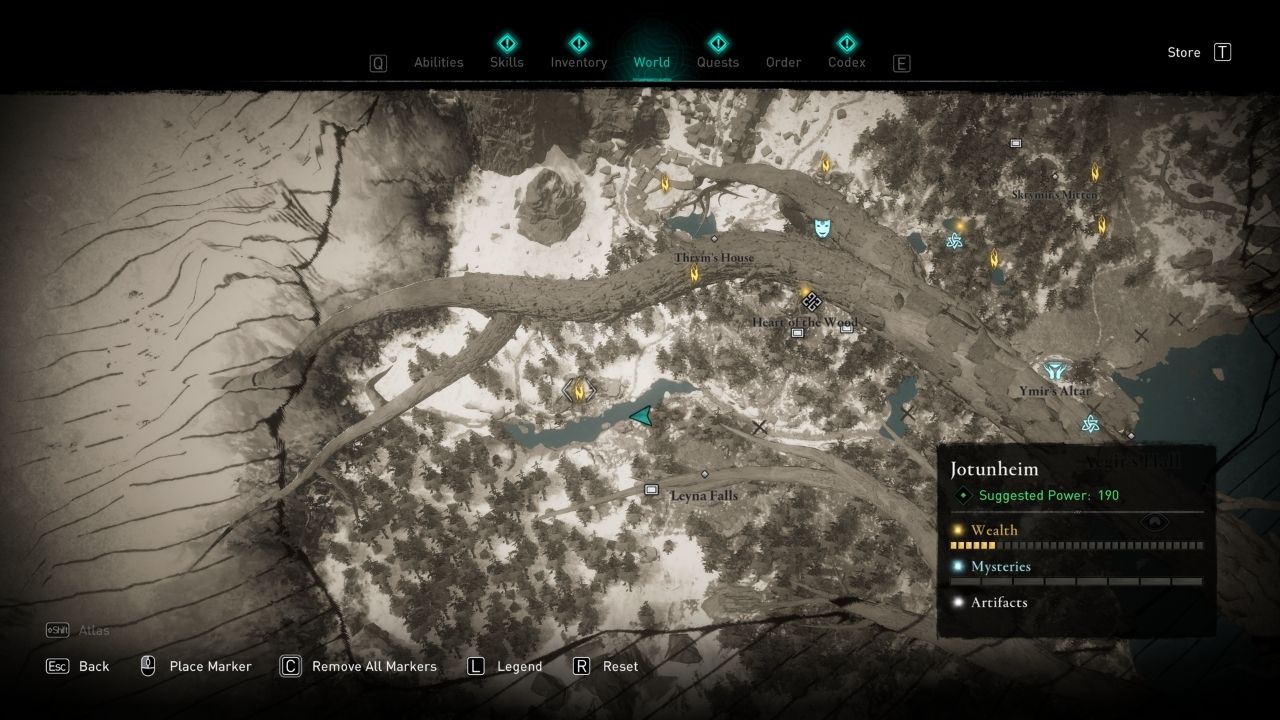Image resolution: width=1280 pixels, height=720 pixels.
Task: Click the Thrym's House wealth marker
Action: 695,273
